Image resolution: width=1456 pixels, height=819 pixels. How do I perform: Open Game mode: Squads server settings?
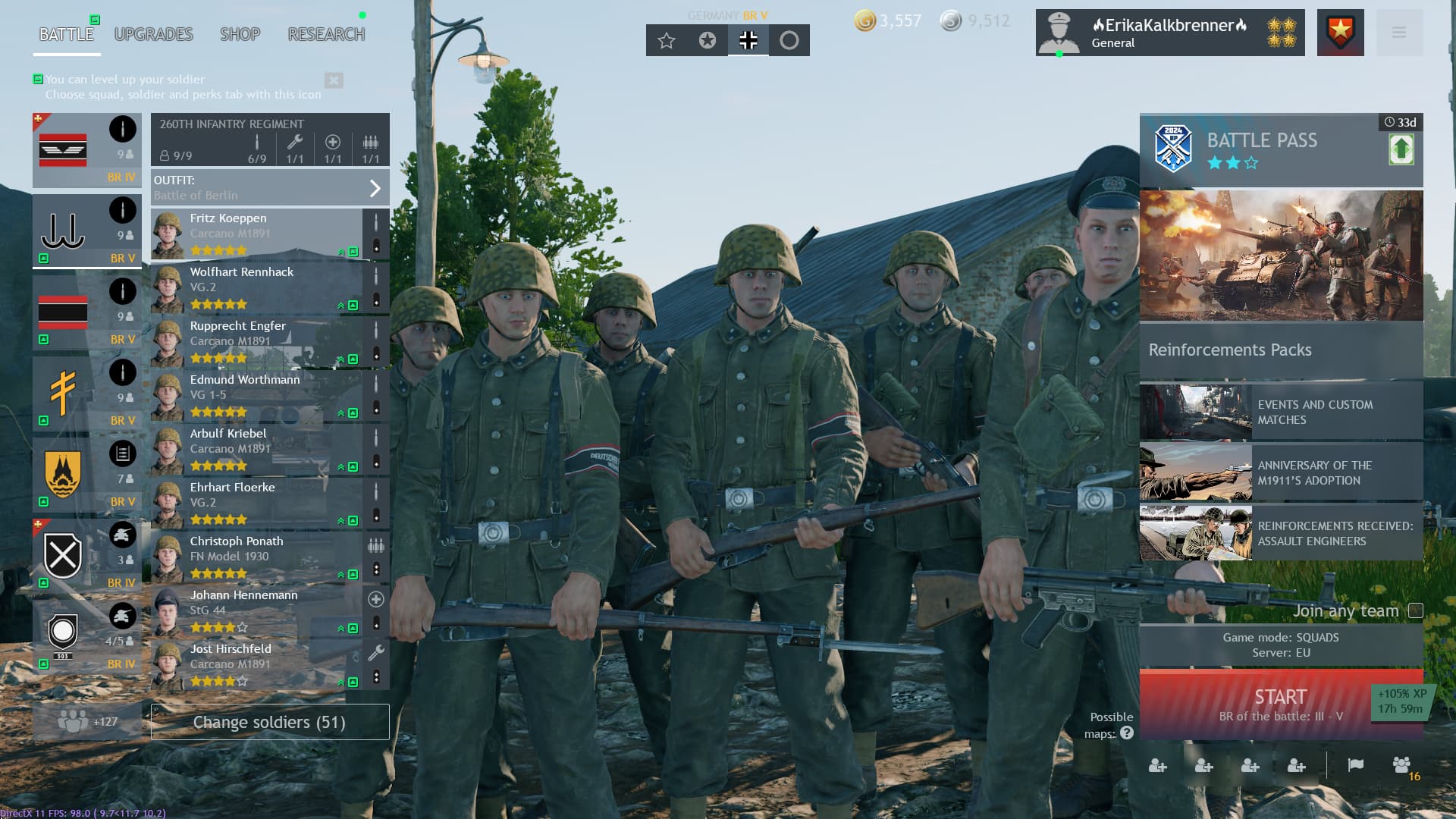(x=1280, y=645)
